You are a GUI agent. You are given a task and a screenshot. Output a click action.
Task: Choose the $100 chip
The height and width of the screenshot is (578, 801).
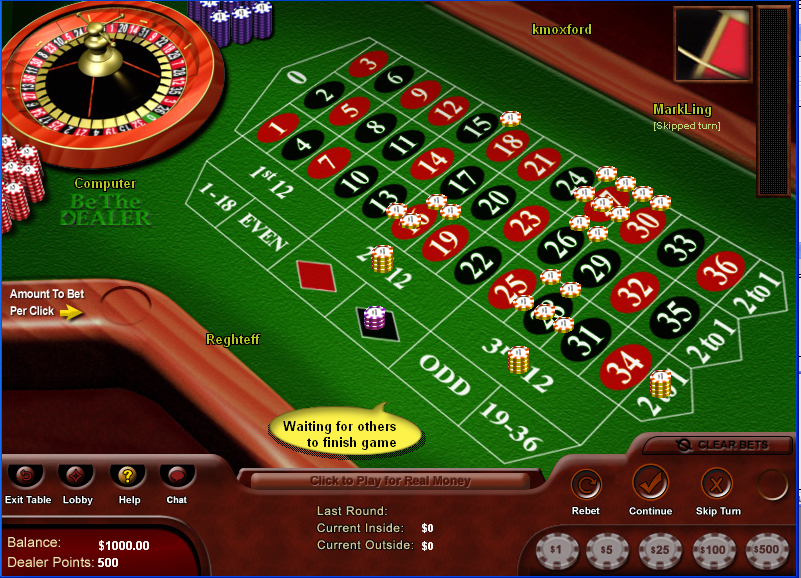(713, 550)
